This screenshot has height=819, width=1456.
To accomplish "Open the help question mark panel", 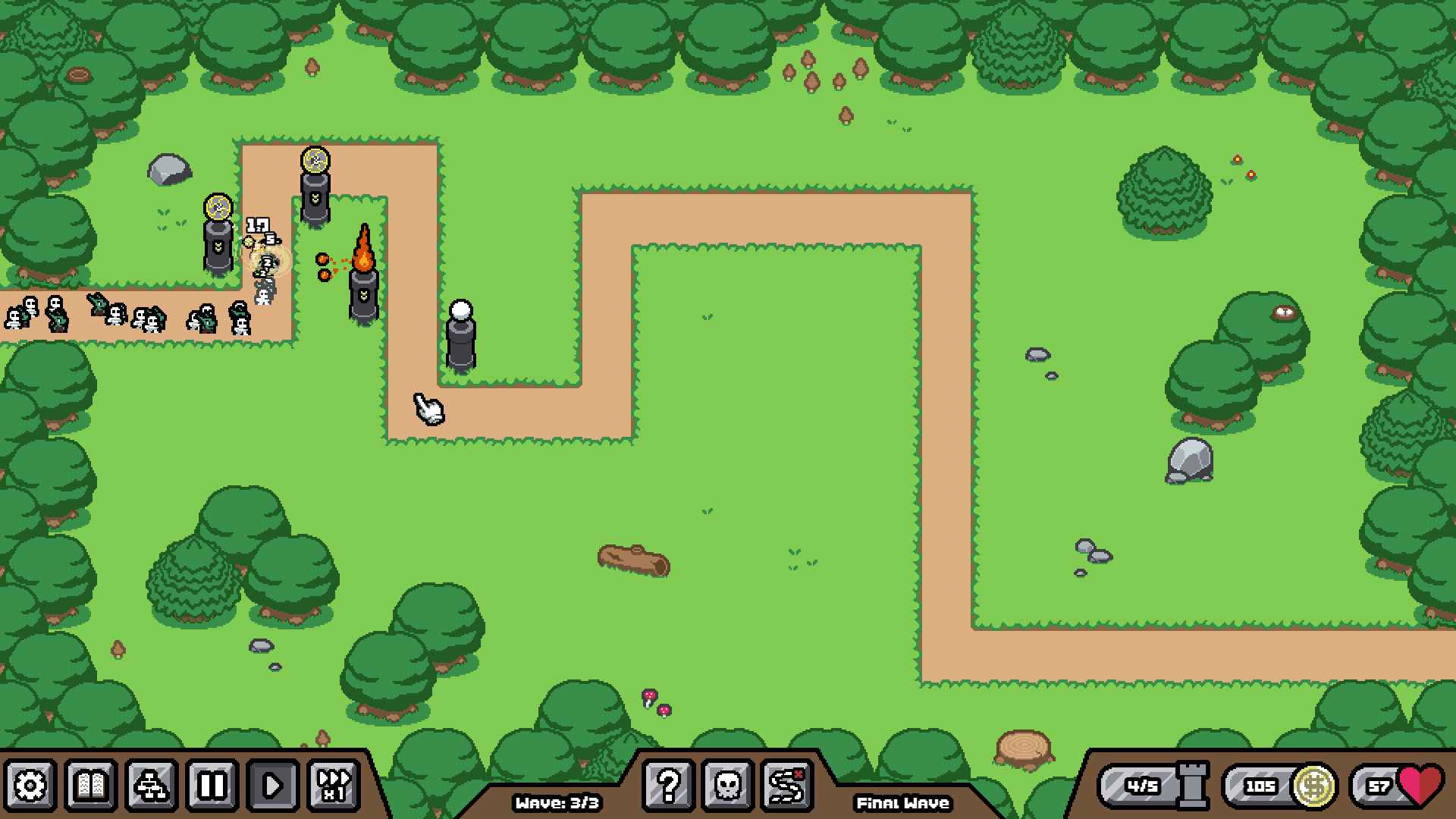I will (x=667, y=786).
